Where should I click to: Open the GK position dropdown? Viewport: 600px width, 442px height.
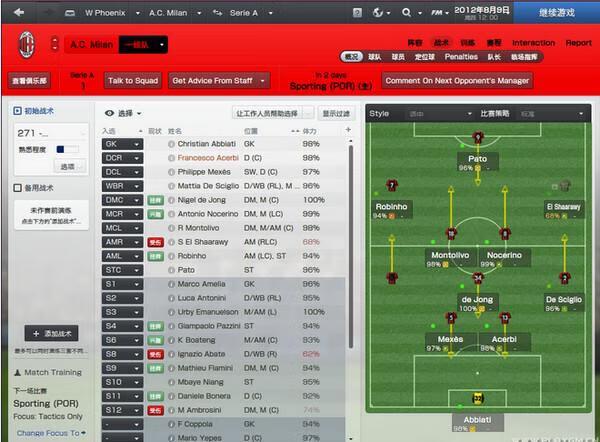point(123,144)
